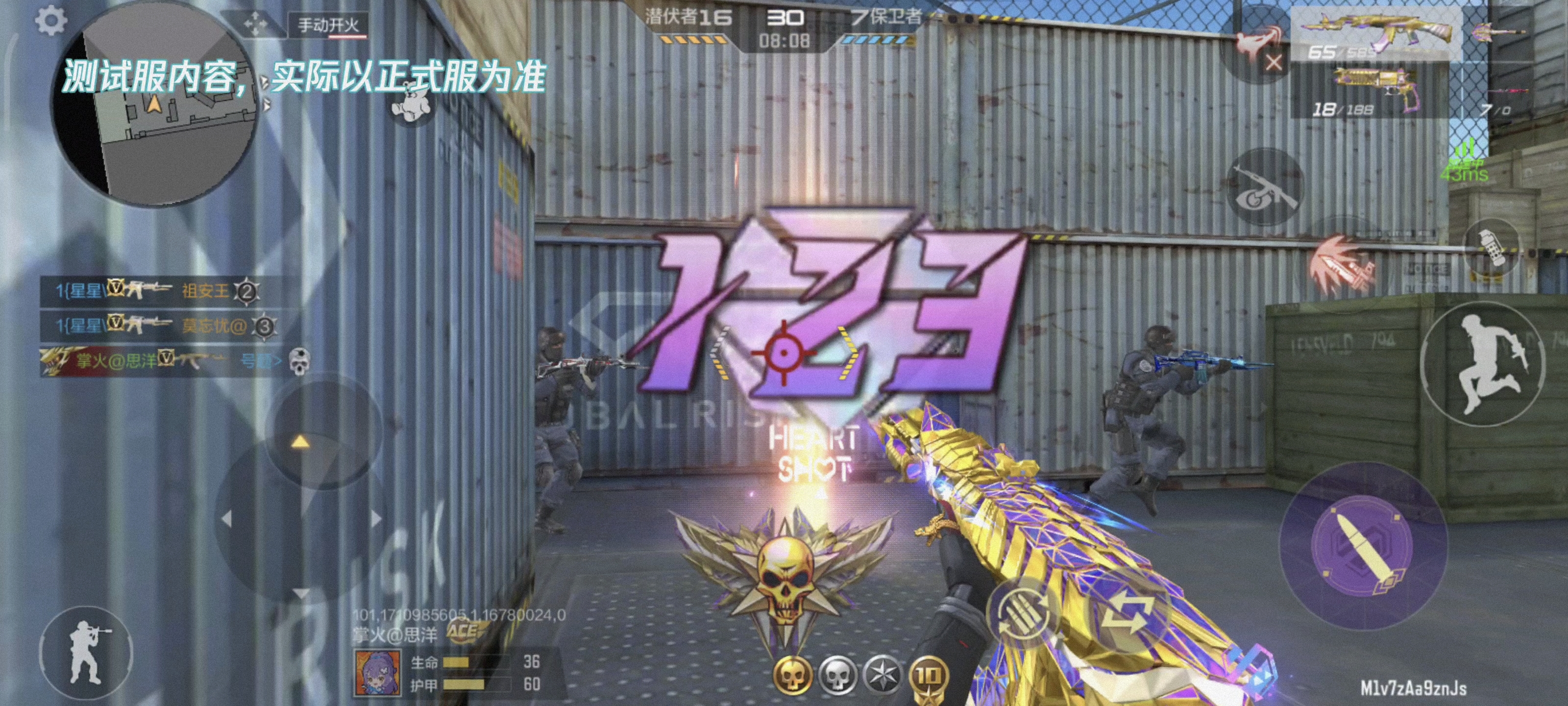Tap the teddy bear icon
1568x706 pixels.
coord(413,102)
